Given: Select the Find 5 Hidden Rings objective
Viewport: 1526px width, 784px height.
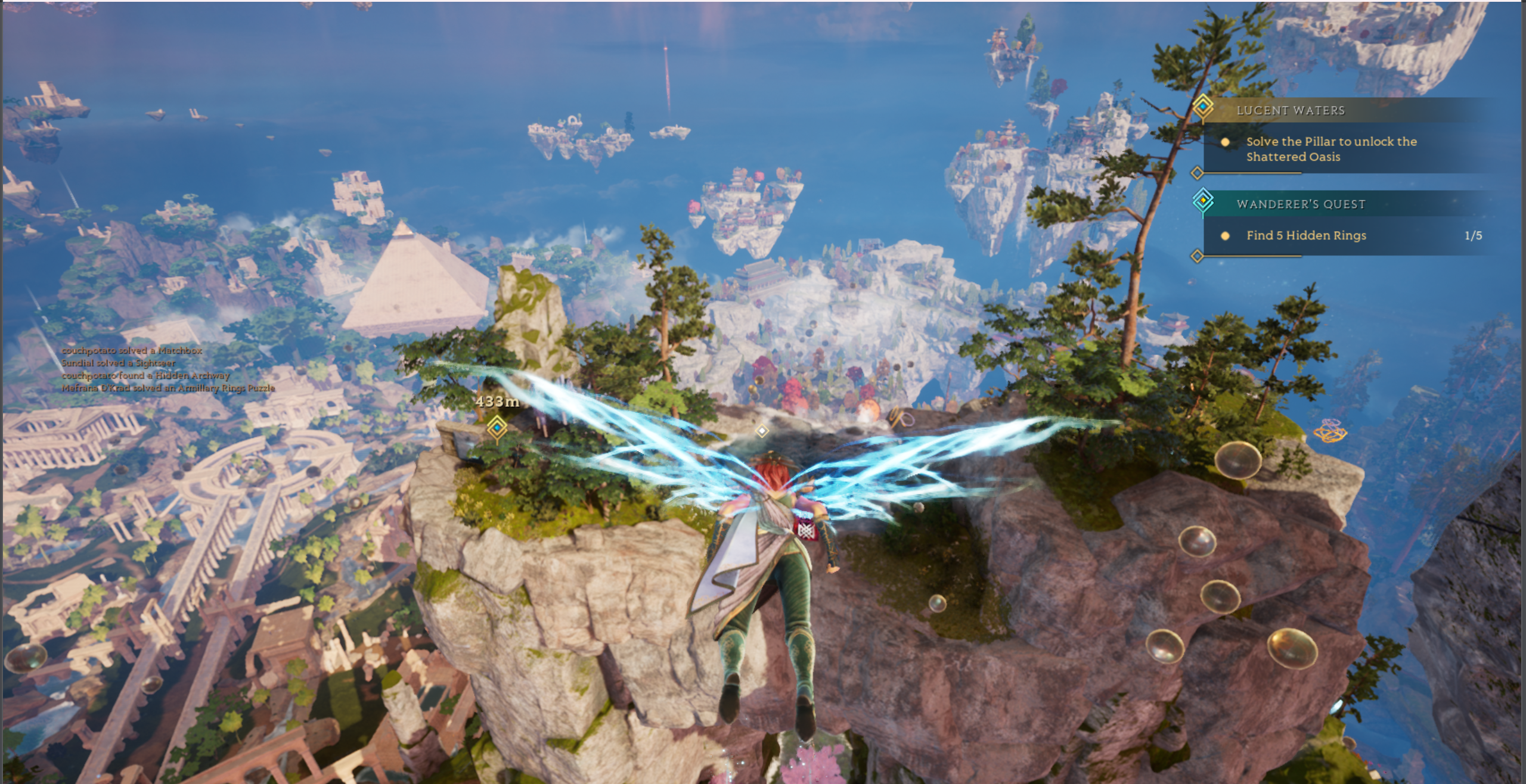Looking at the screenshot, I should click(1305, 235).
